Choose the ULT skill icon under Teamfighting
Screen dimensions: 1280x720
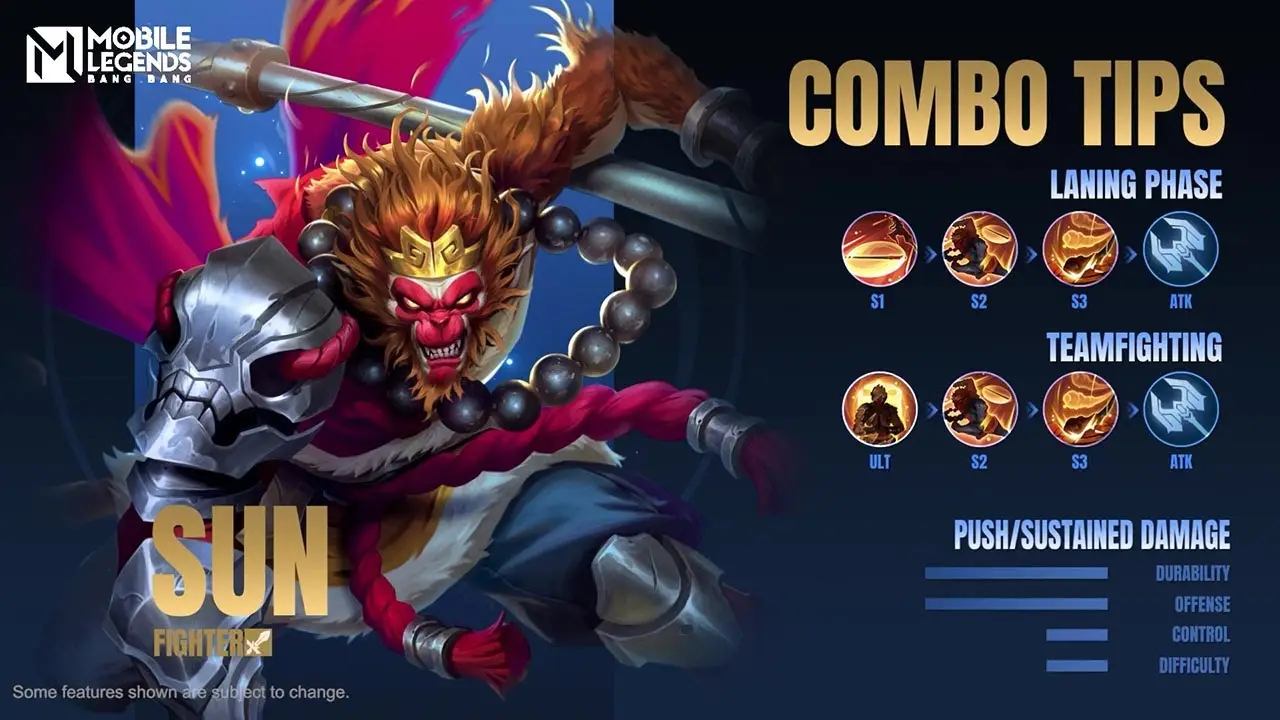pyautogui.click(x=879, y=408)
